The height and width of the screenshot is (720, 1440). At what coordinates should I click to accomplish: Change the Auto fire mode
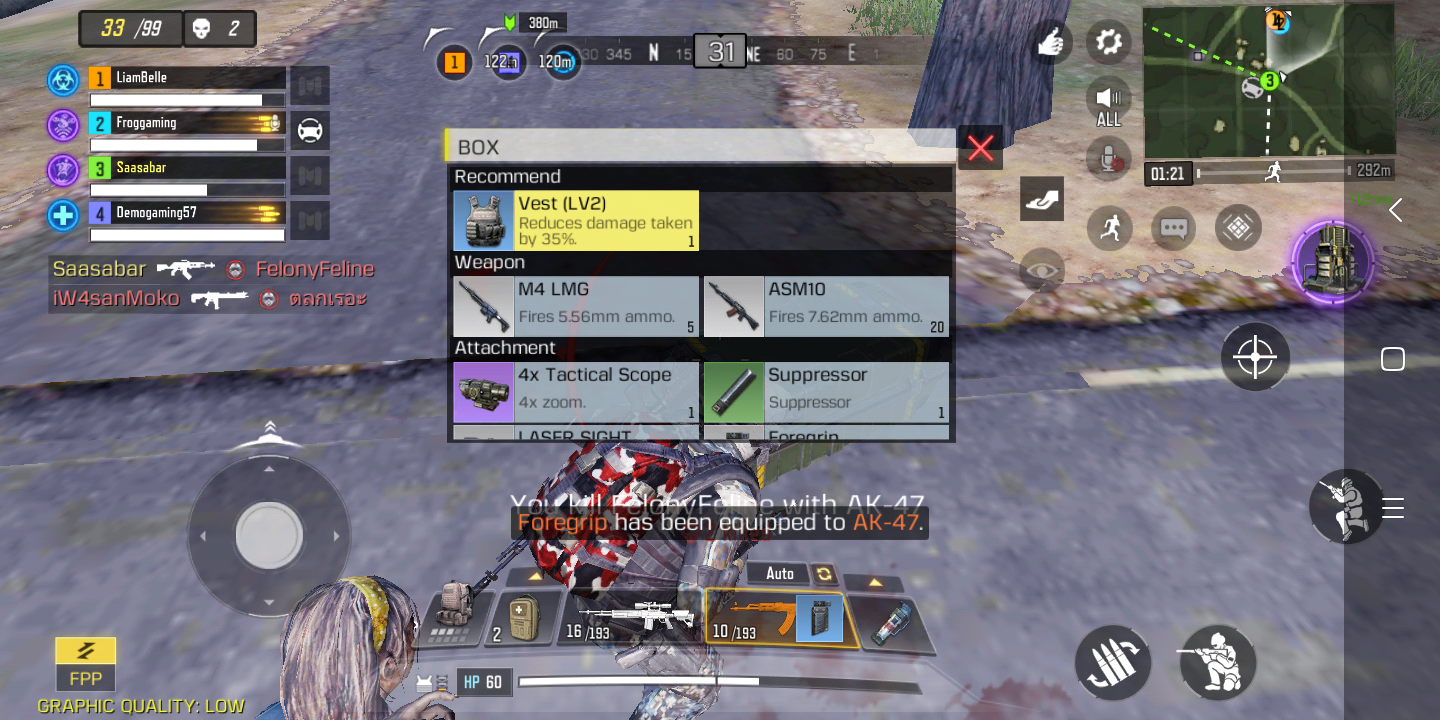792,573
